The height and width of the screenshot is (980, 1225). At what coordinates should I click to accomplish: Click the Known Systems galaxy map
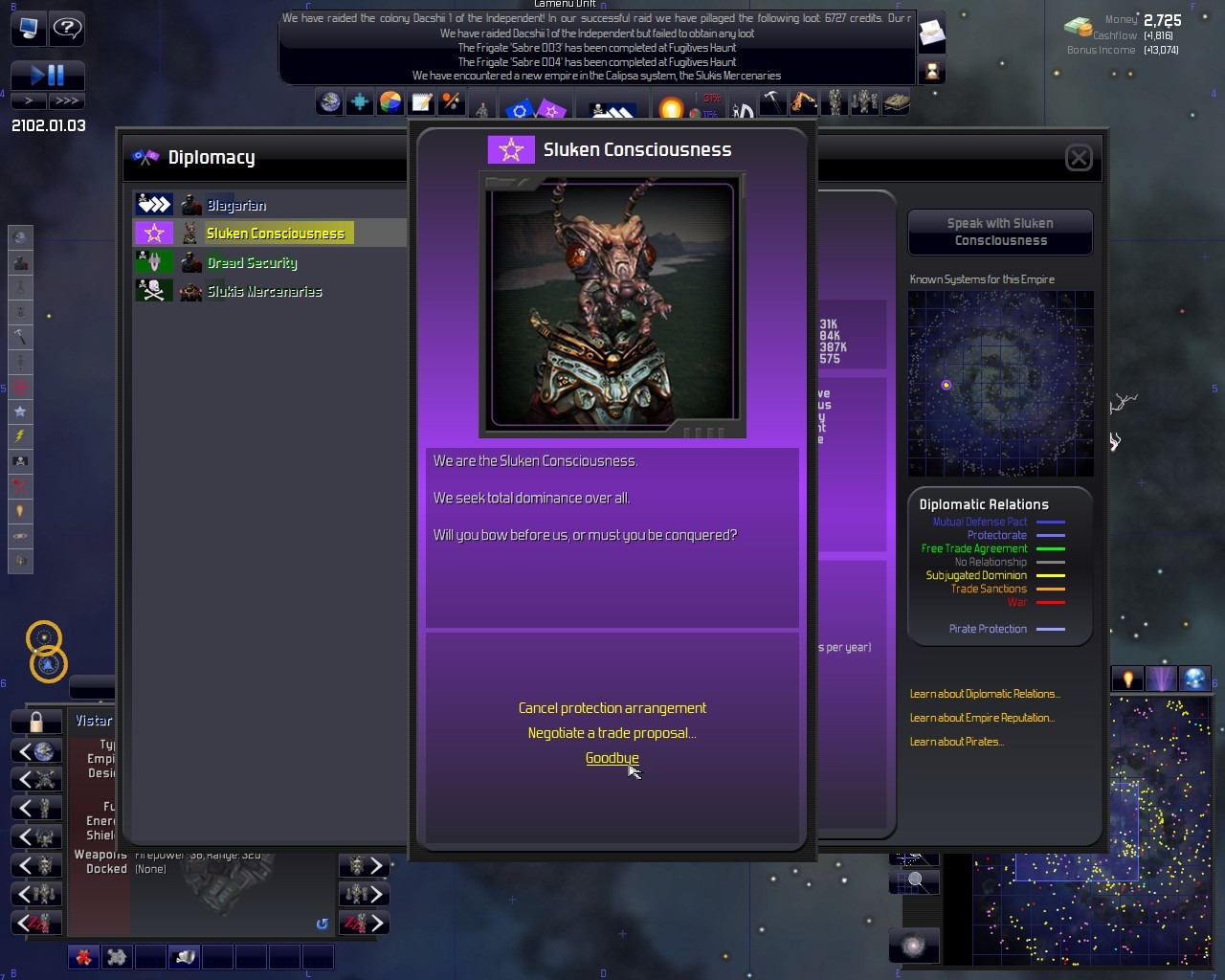pyautogui.click(x=1000, y=384)
